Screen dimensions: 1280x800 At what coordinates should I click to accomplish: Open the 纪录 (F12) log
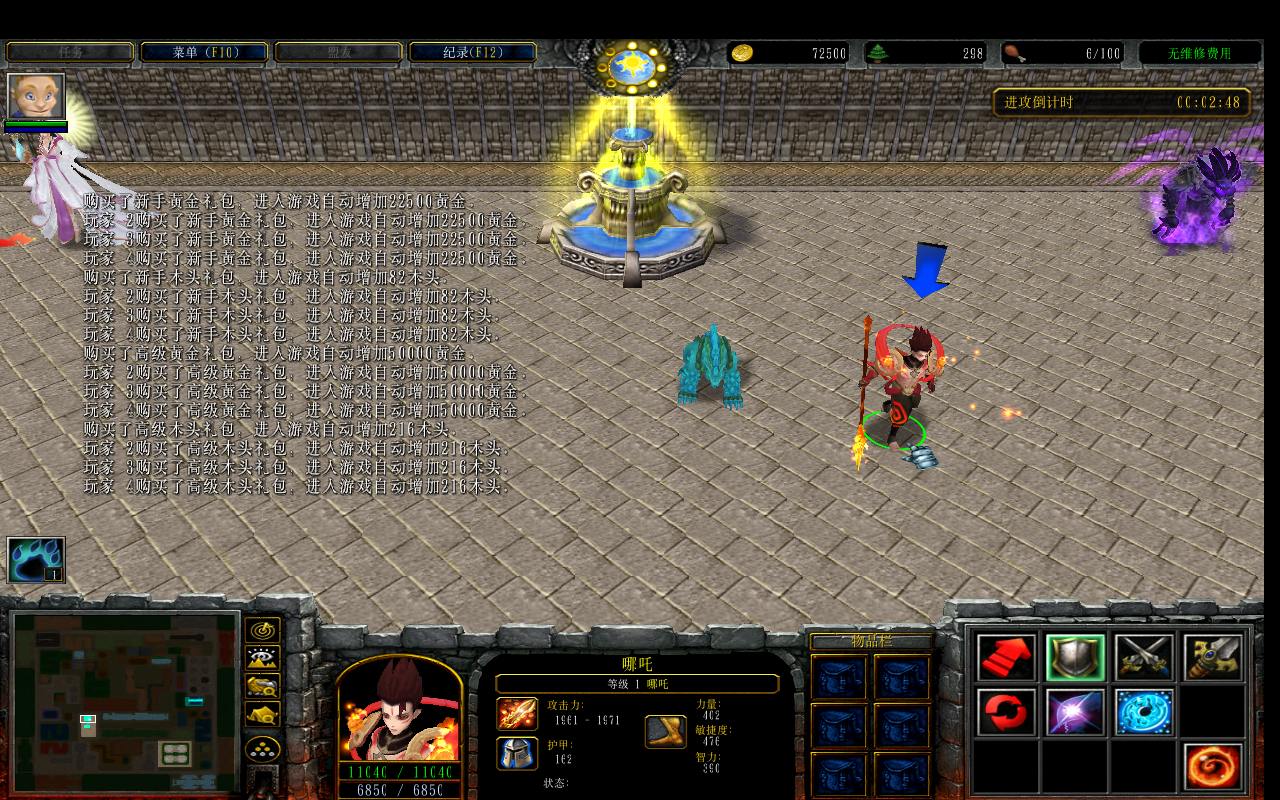[473, 52]
